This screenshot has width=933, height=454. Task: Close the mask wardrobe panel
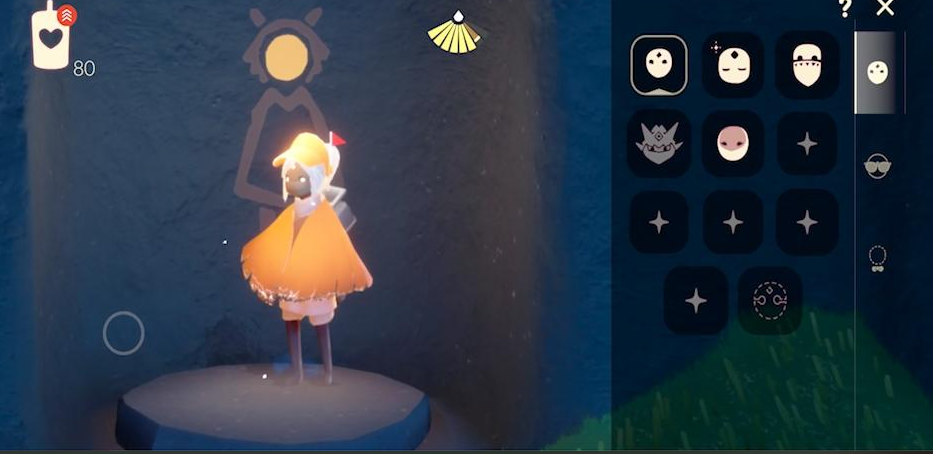click(x=885, y=9)
